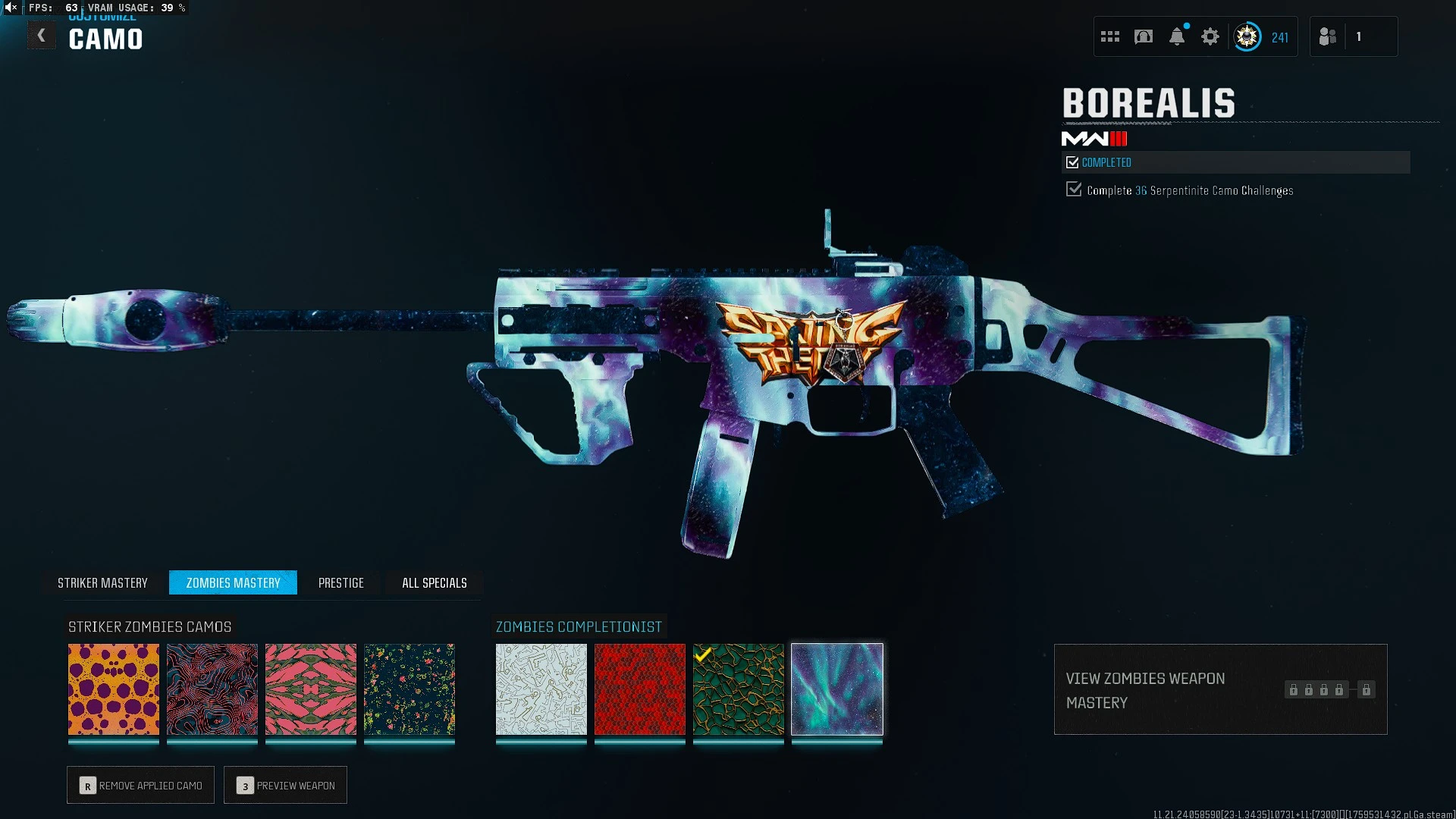
Task: Show the All Specials tab
Action: point(435,582)
